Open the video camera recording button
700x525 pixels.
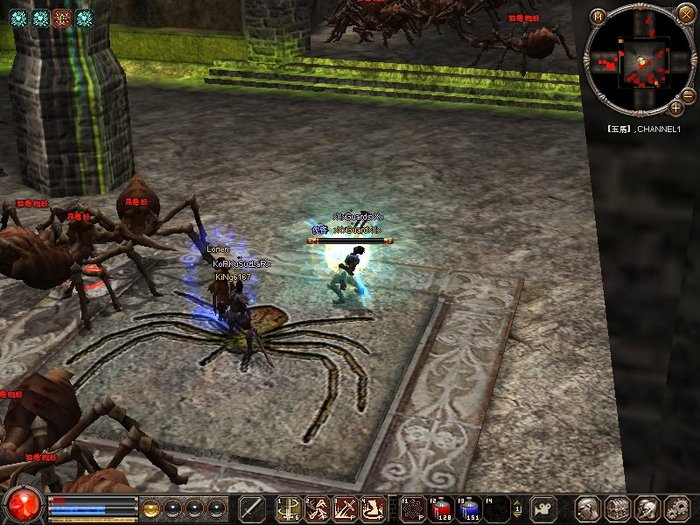pos(543,508)
